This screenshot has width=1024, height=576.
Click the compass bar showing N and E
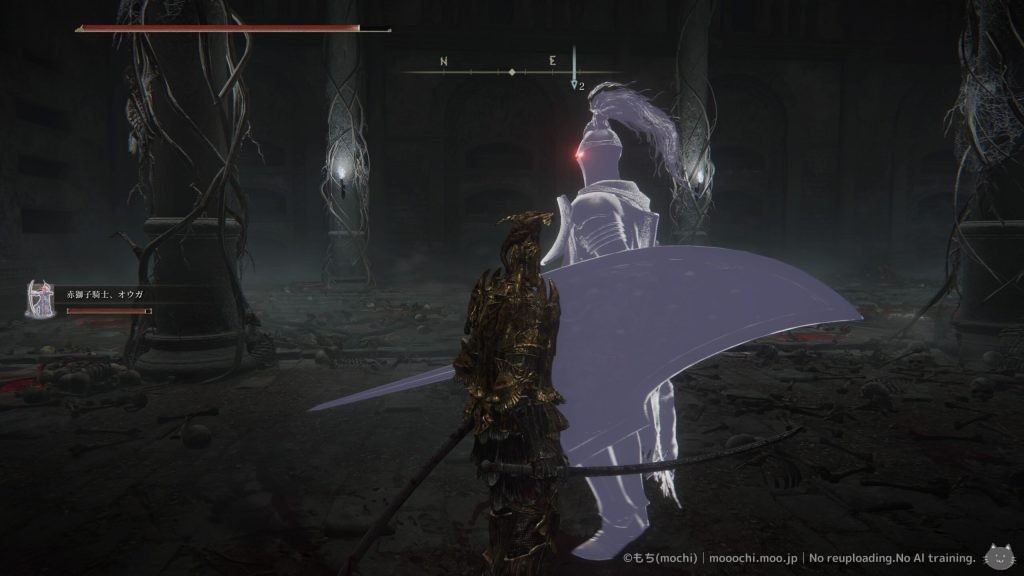pos(511,72)
